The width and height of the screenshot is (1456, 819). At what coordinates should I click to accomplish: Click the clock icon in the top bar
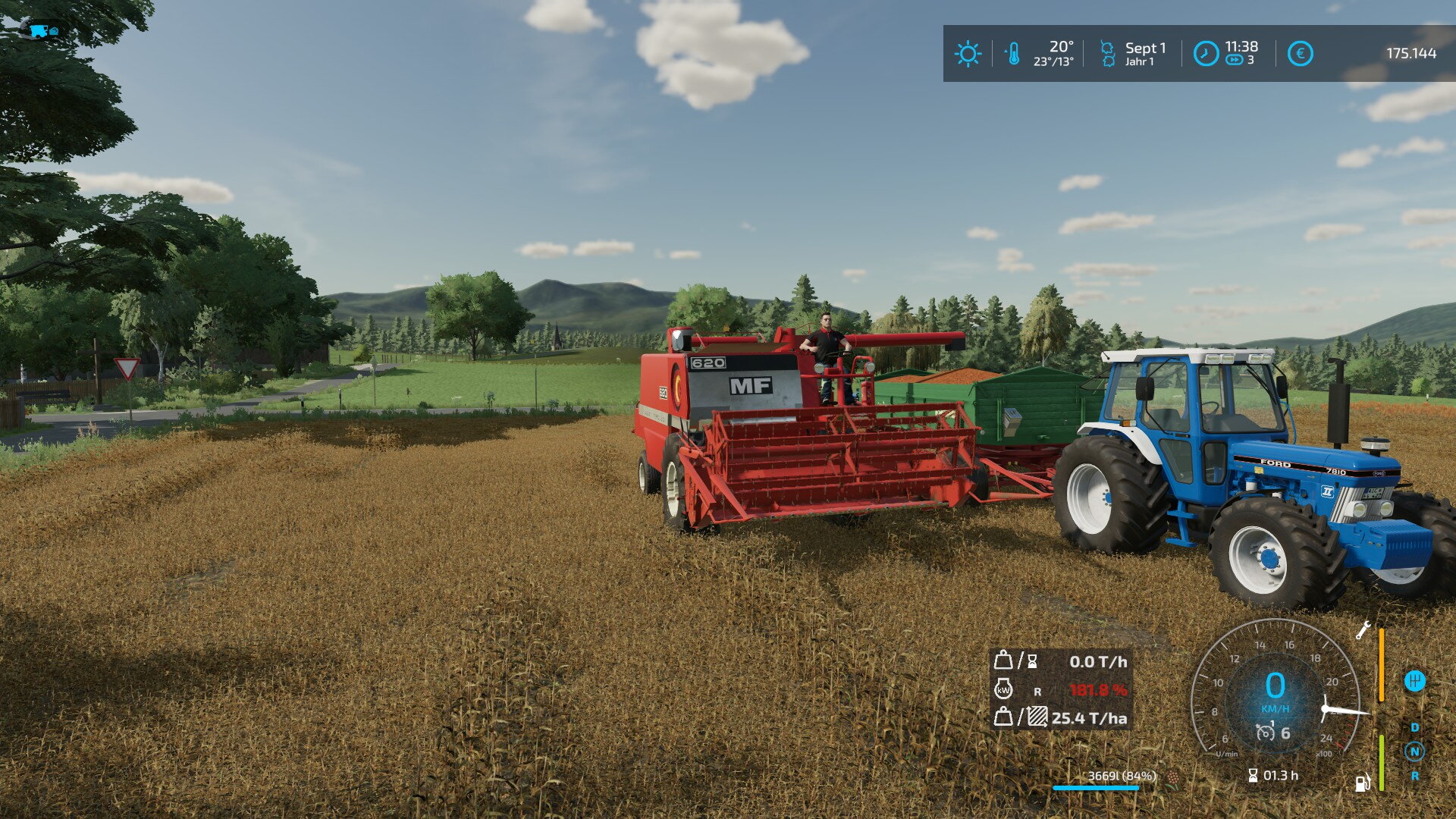1206,54
